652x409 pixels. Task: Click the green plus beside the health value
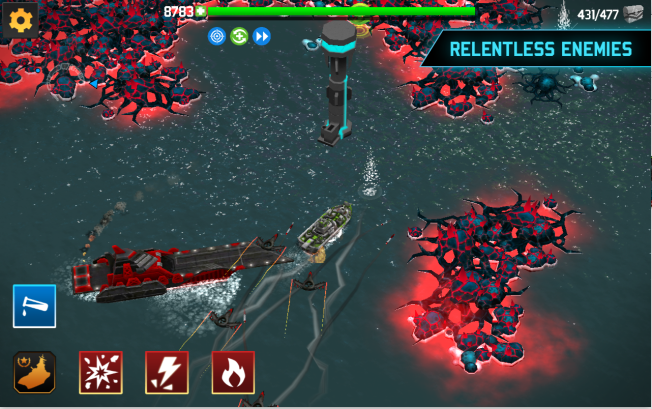click(x=201, y=11)
